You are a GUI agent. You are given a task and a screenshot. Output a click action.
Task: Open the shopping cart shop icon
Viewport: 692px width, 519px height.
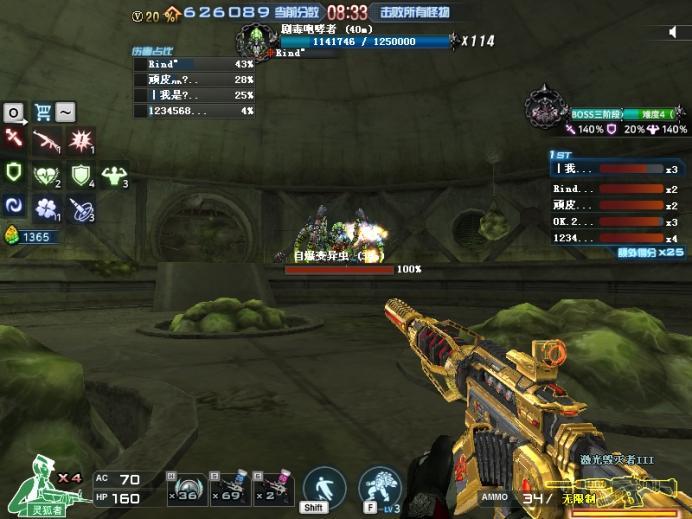pyautogui.click(x=42, y=112)
